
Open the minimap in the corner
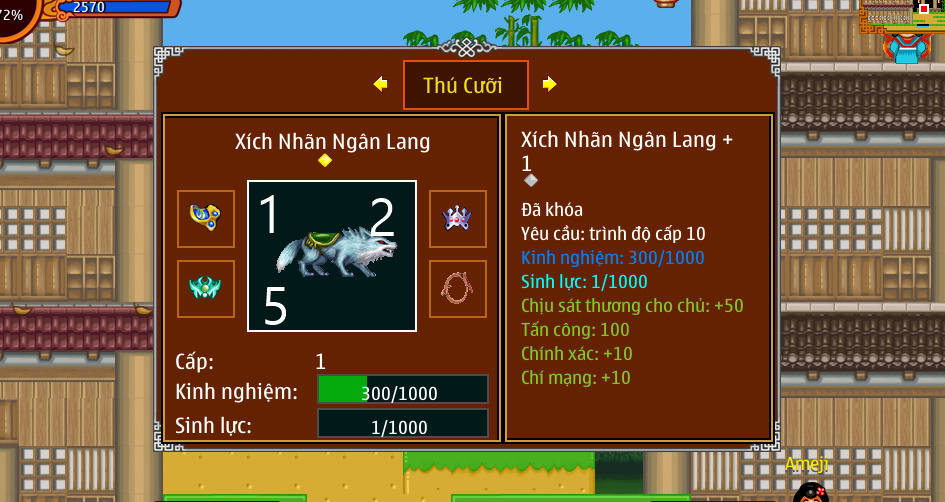pyautogui.click(x=902, y=16)
